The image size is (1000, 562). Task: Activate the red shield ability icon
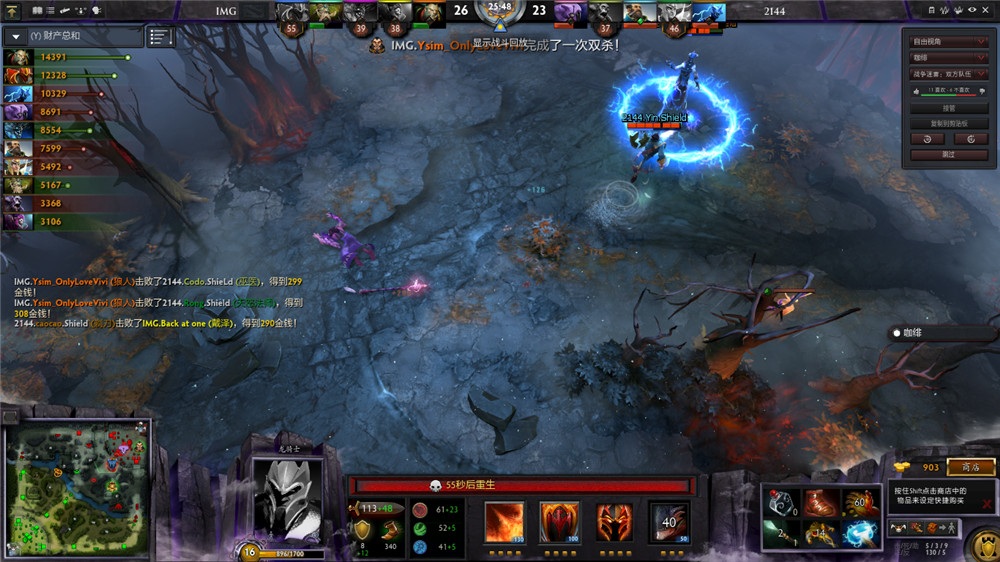(x=560, y=522)
